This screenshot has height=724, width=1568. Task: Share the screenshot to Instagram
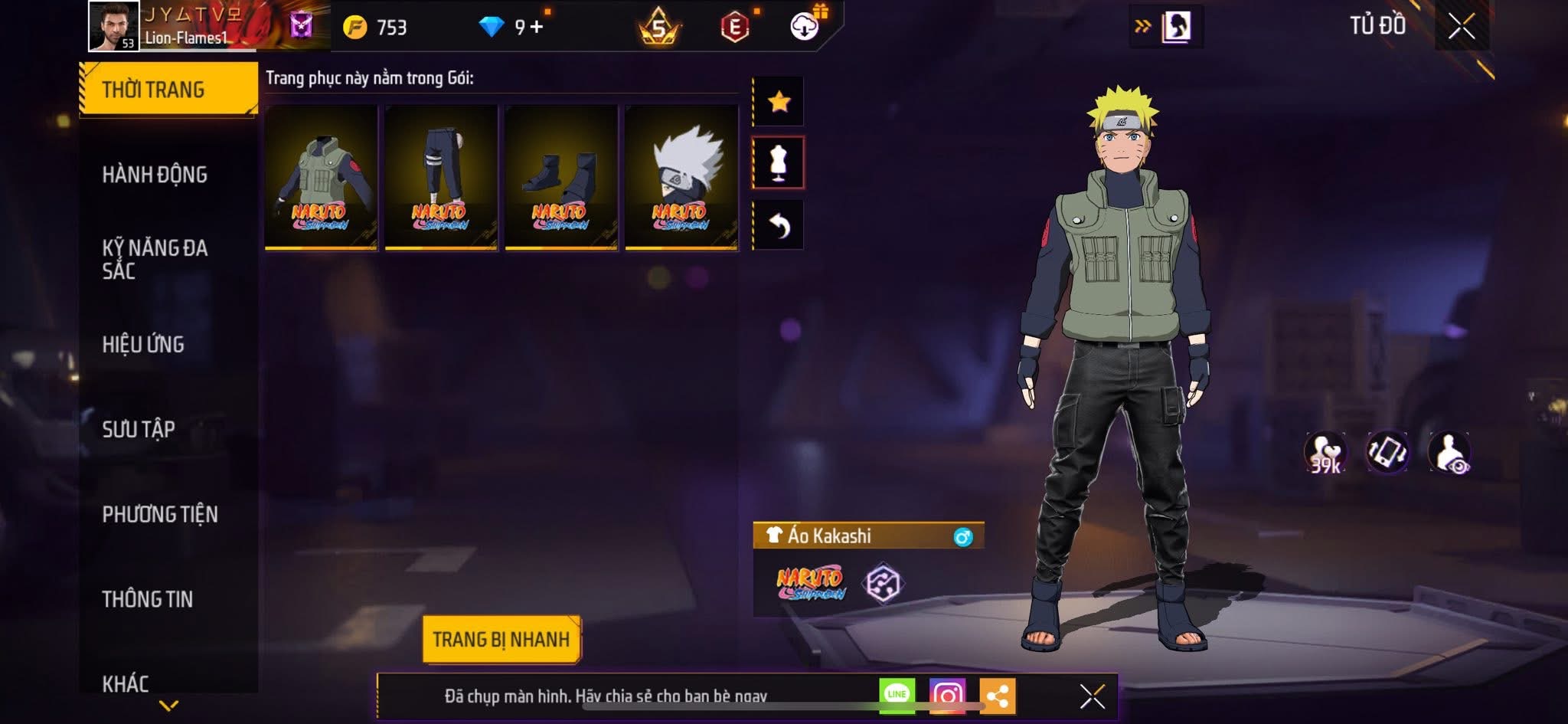[947, 696]
